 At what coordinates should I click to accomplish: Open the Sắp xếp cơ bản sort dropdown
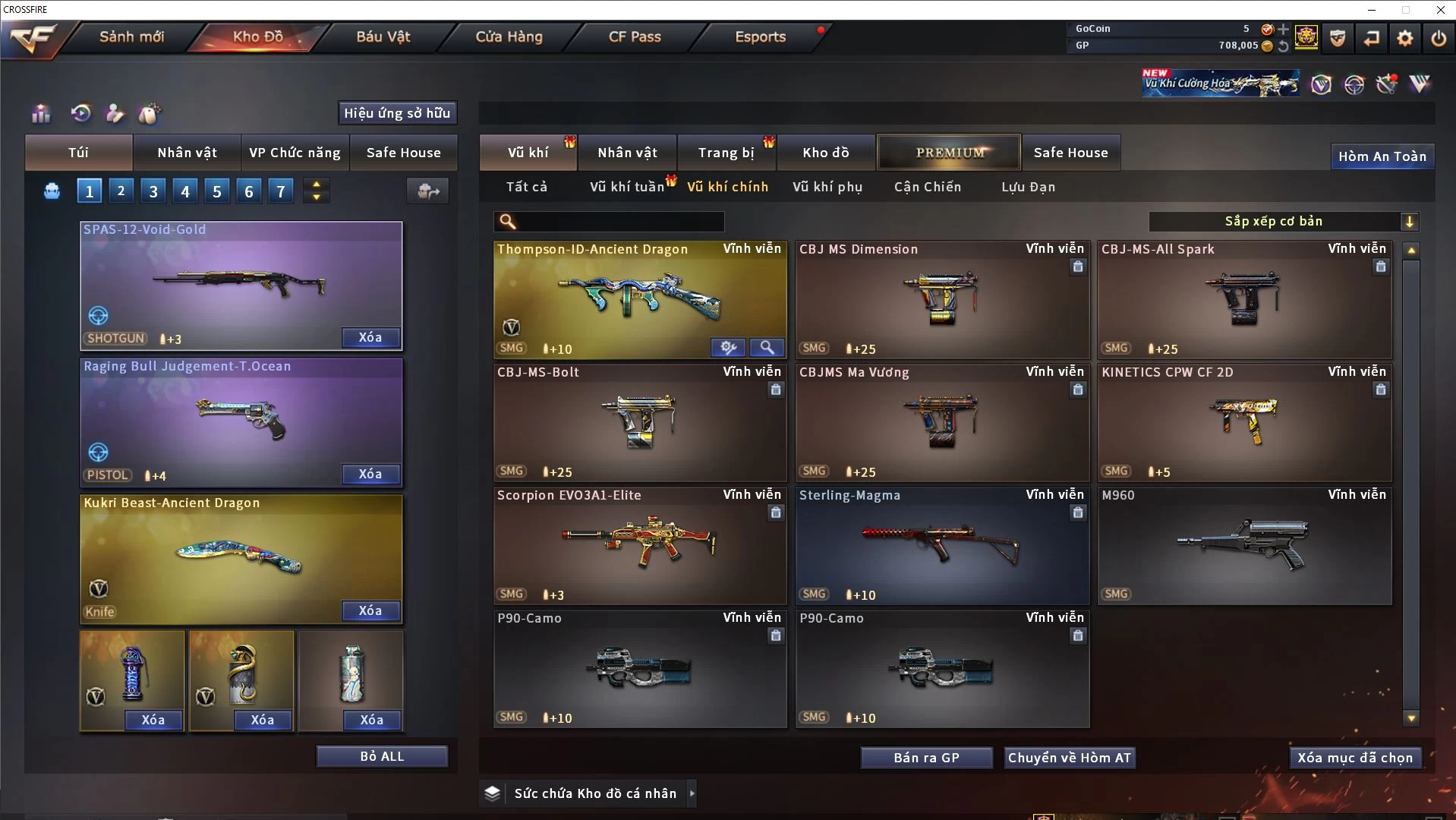click(x=1283, y=221)
